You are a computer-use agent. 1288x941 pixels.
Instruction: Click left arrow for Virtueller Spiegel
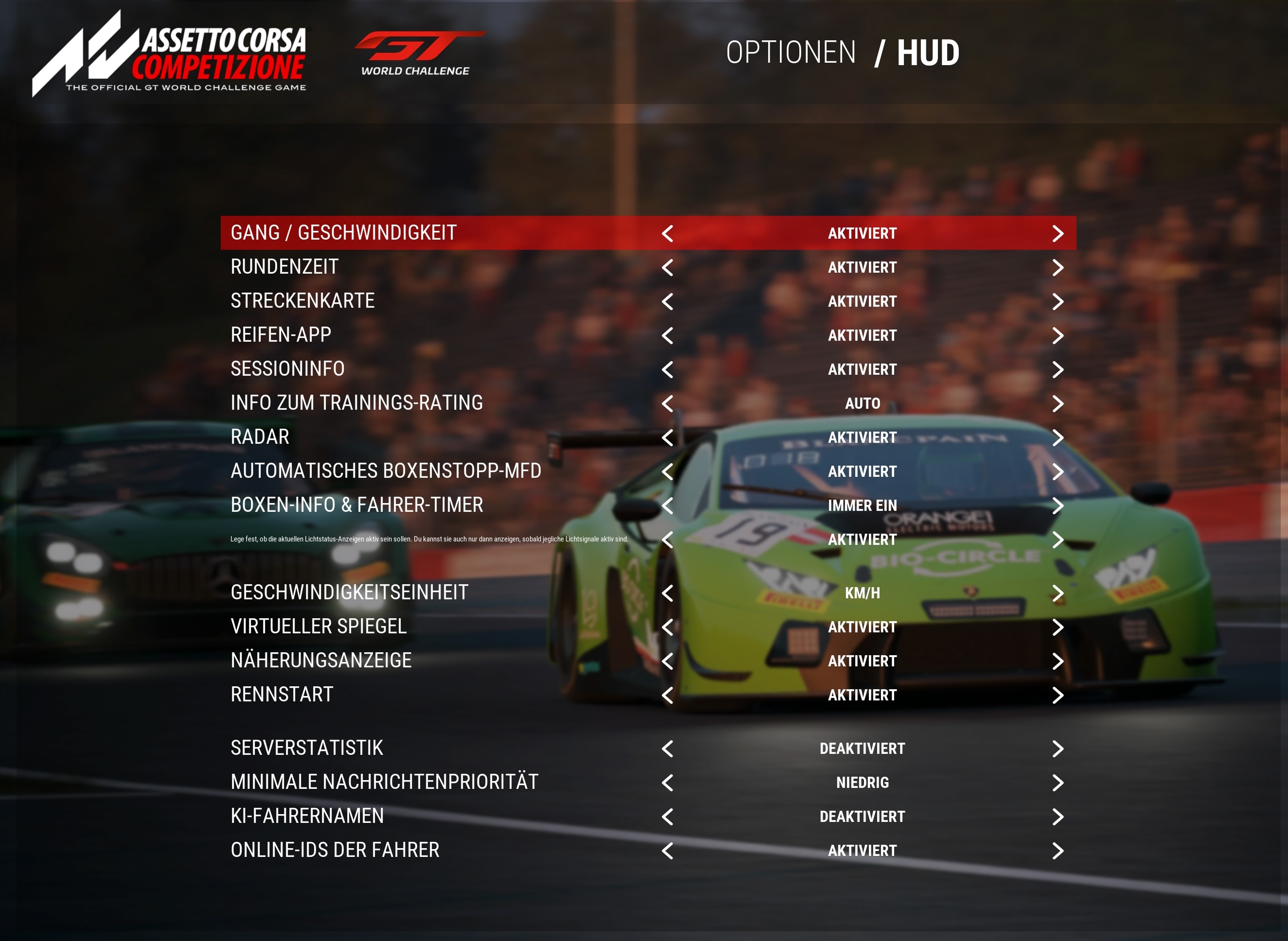click(668, 627)
